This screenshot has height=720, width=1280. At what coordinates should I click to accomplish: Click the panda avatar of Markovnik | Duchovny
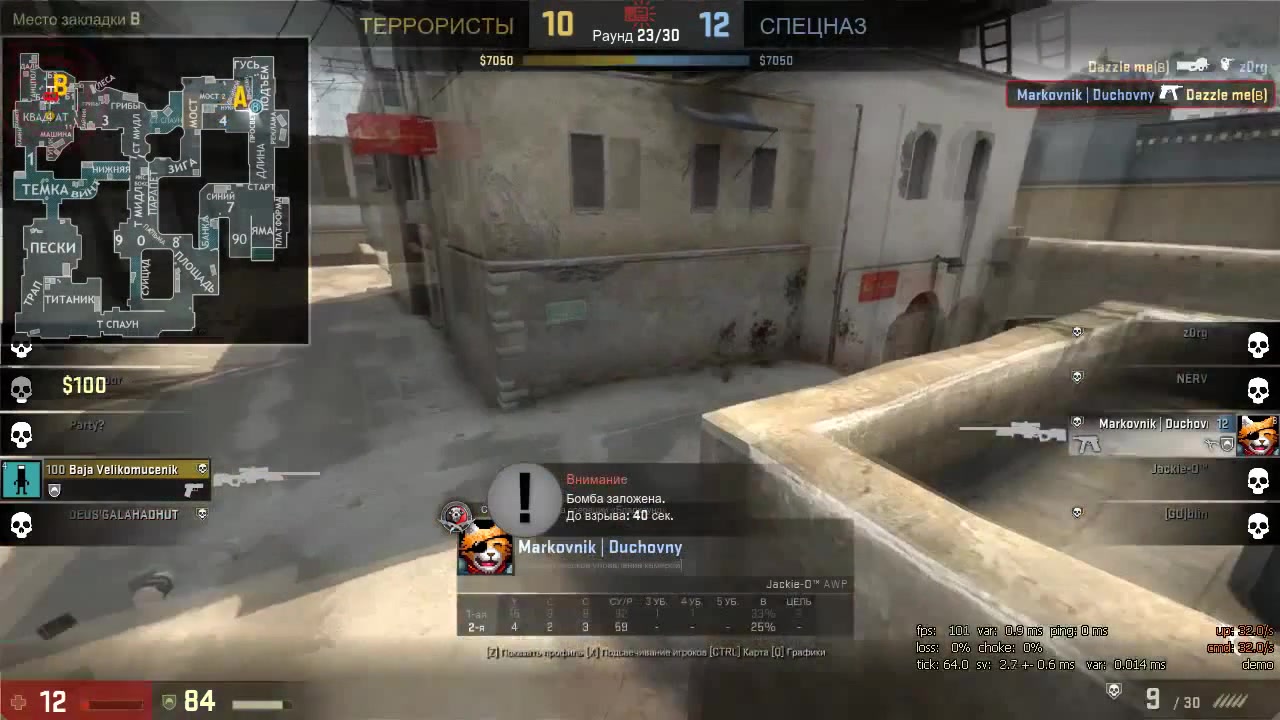tap(486, 551)
